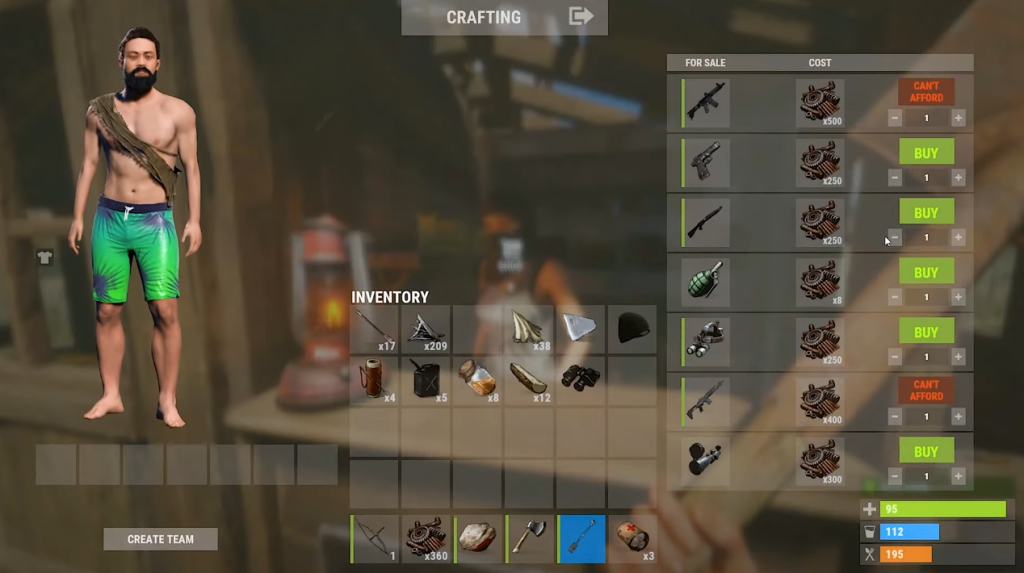Buy the pistol for 250 scrap
The image size is (1024, 573).
926,152
